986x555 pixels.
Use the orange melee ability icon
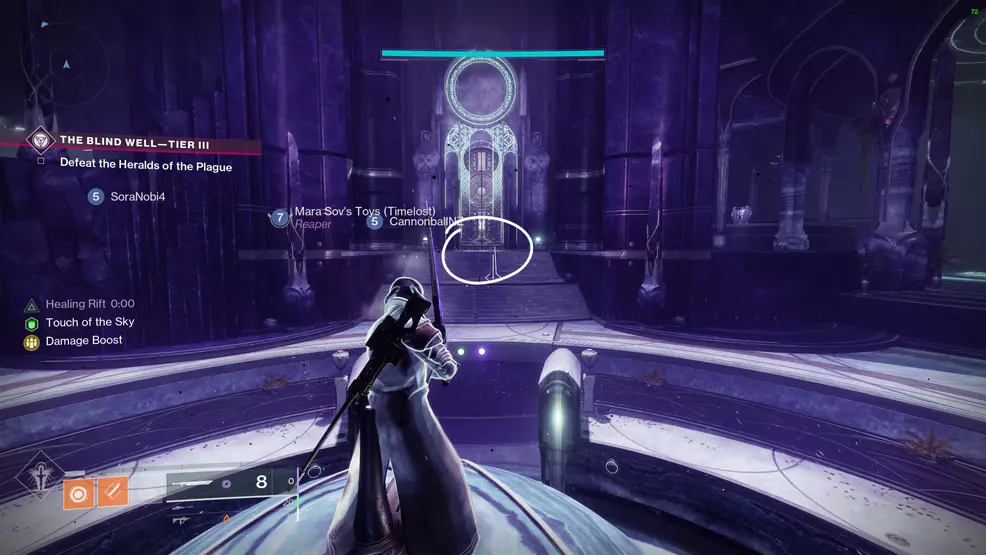coord(112,491)
